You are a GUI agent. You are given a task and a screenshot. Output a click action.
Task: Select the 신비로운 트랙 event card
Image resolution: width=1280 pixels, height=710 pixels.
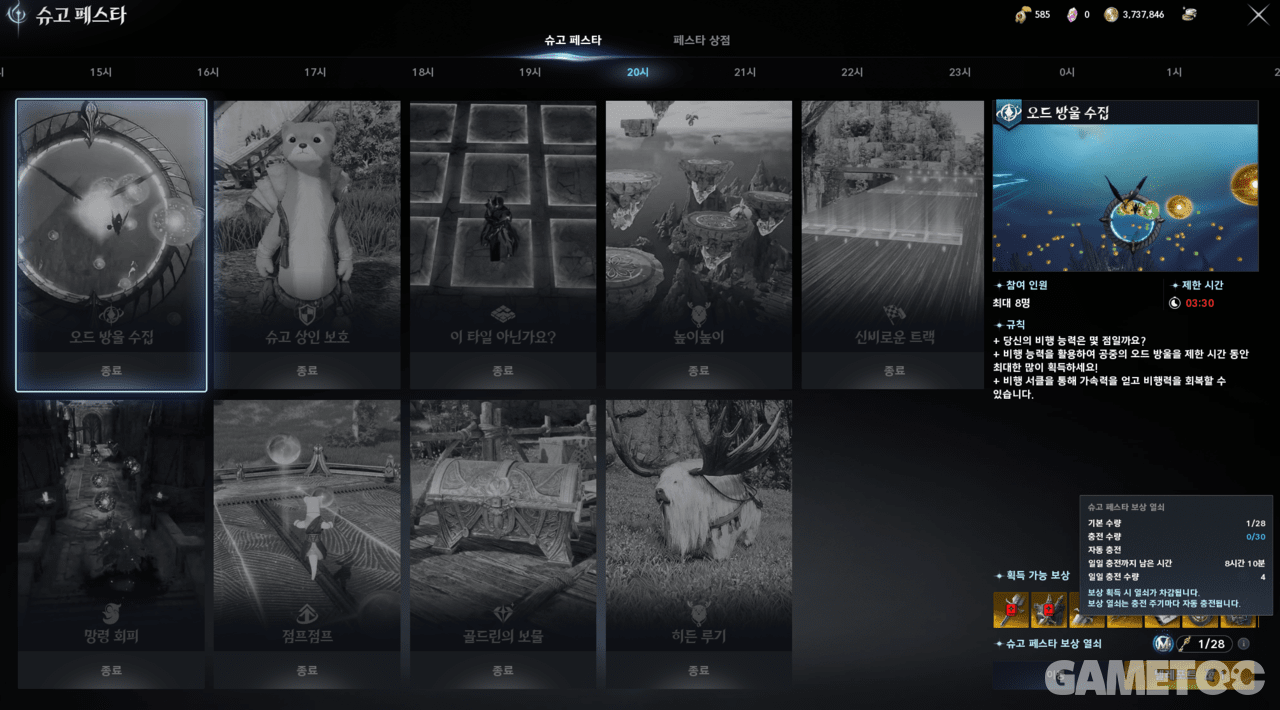[894, 244]
